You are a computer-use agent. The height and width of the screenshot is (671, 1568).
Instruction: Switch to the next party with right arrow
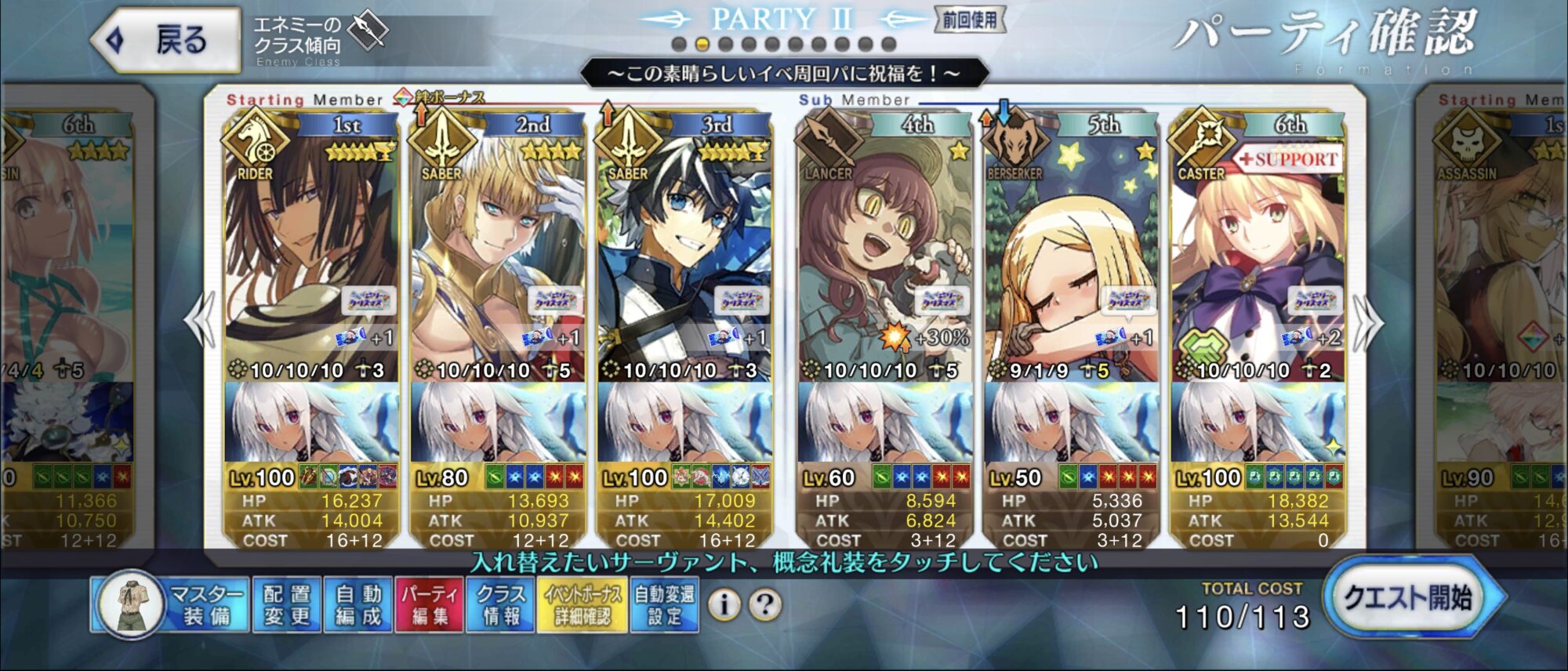click(x=1368, y=321)
